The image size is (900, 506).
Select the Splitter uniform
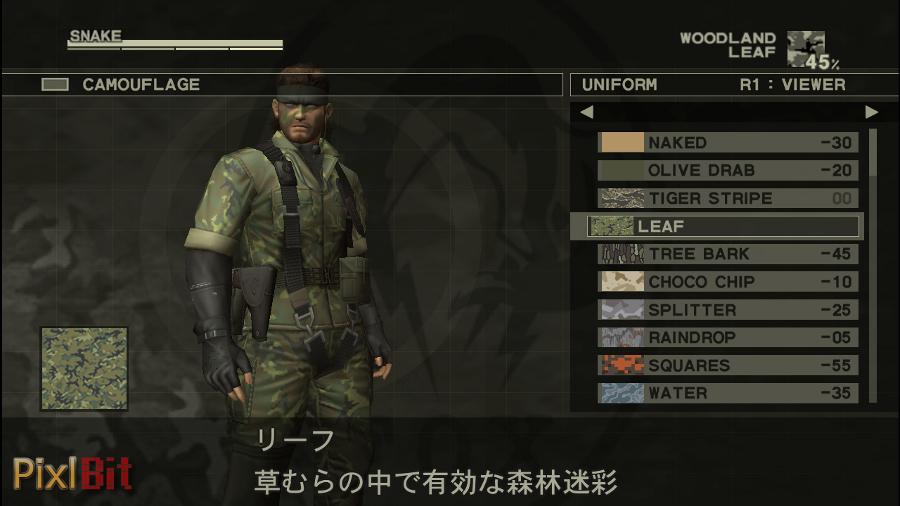tap(728, 310)
